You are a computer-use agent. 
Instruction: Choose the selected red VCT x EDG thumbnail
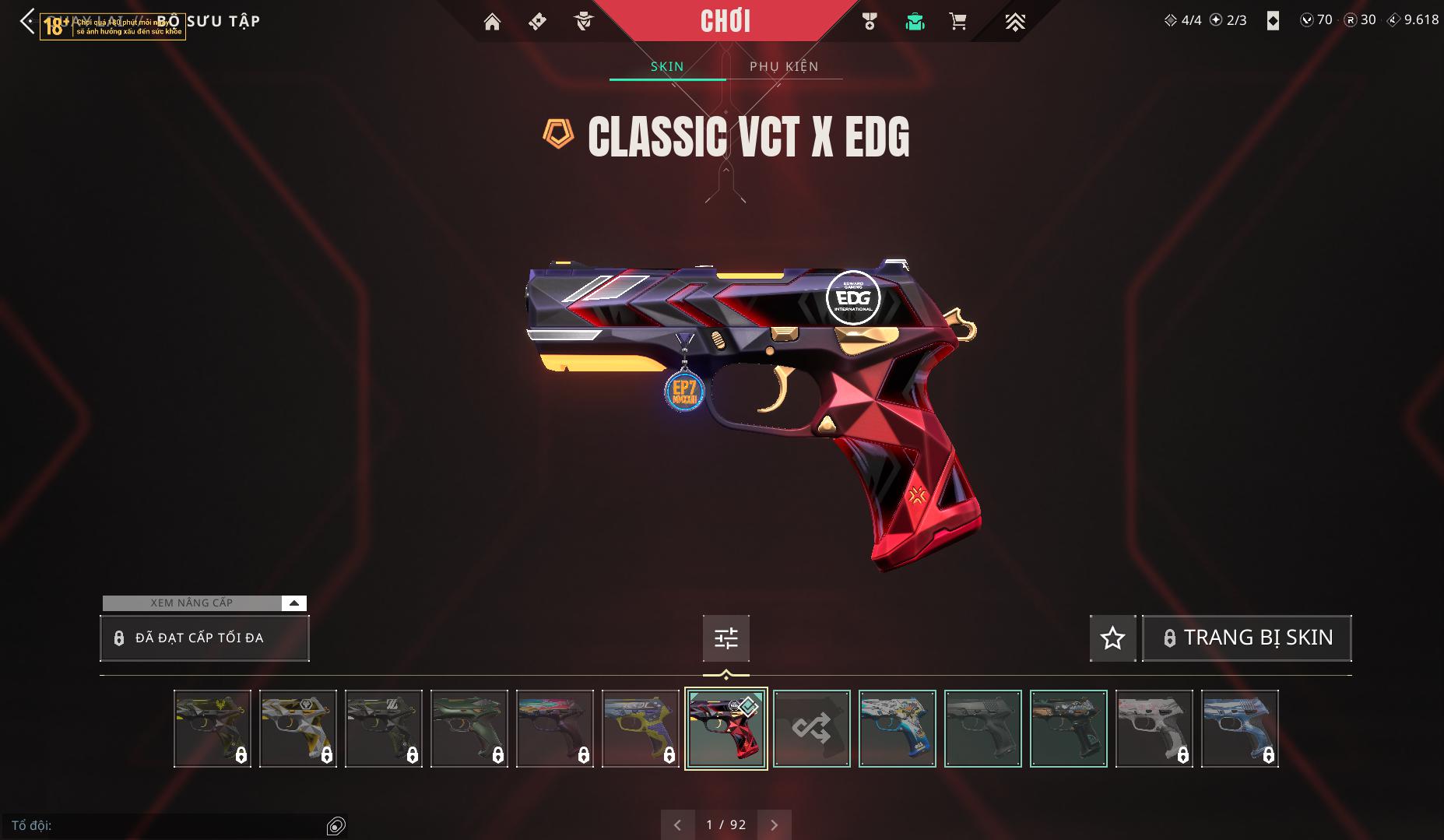coord(726,729)
